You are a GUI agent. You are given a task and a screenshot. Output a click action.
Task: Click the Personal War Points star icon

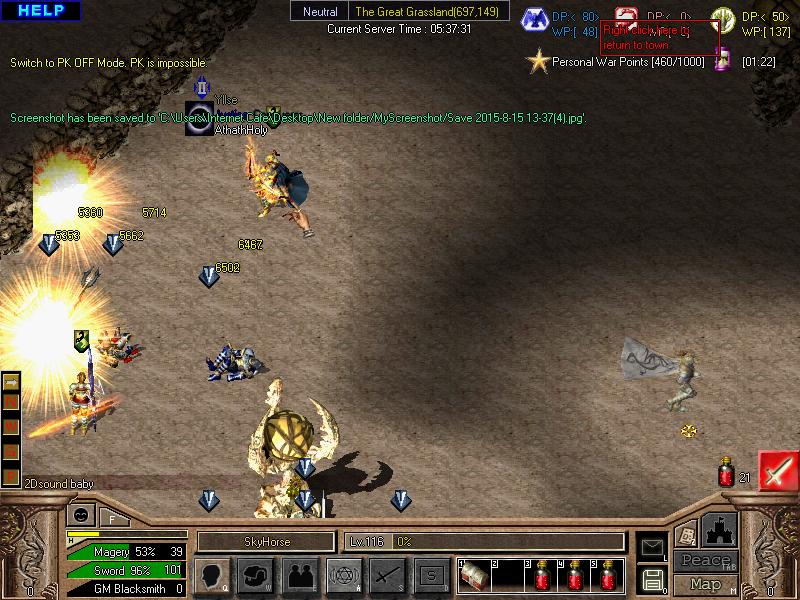tap(539, 62)
